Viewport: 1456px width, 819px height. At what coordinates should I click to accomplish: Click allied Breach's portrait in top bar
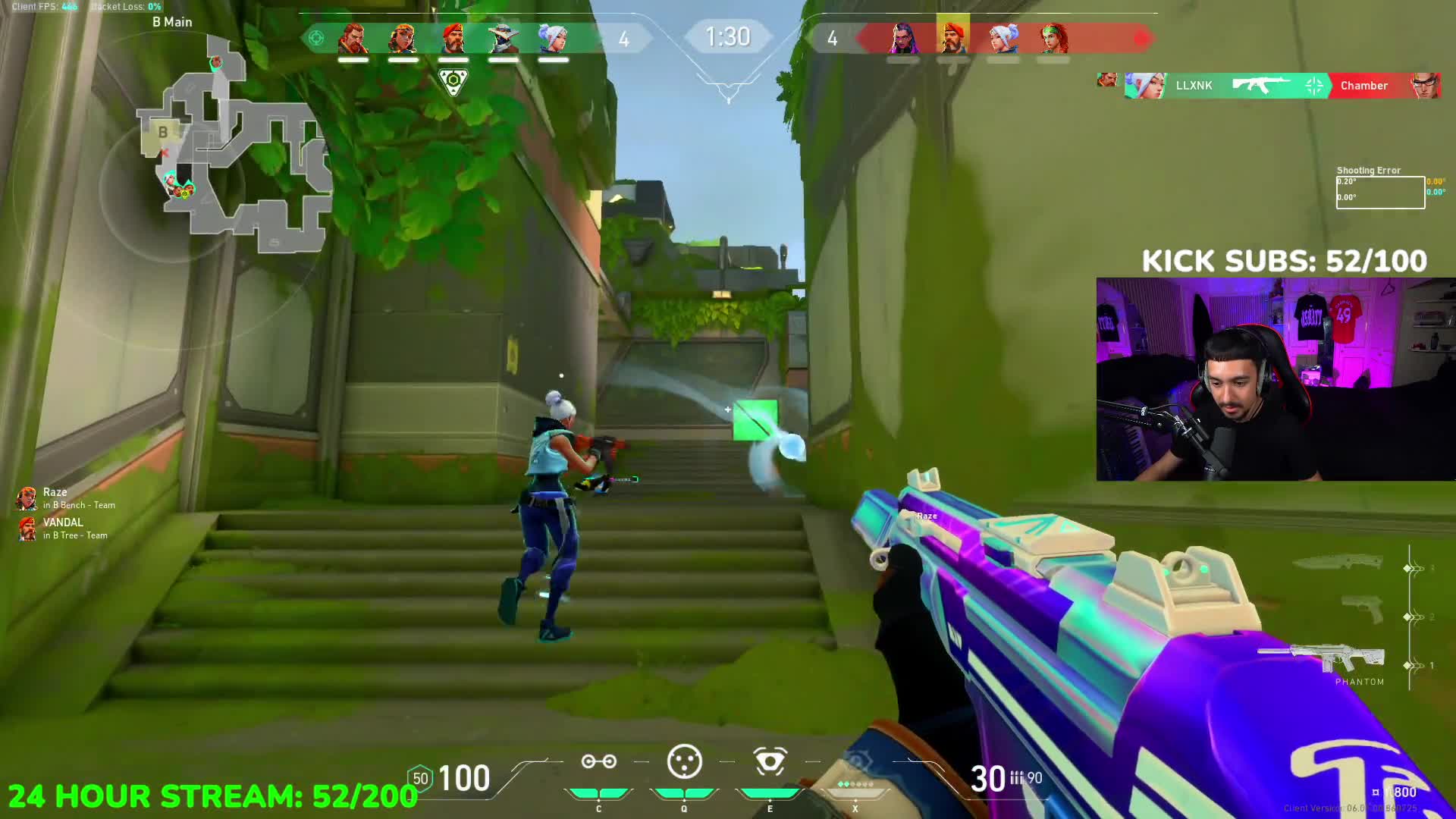click(x=353, y=38)
